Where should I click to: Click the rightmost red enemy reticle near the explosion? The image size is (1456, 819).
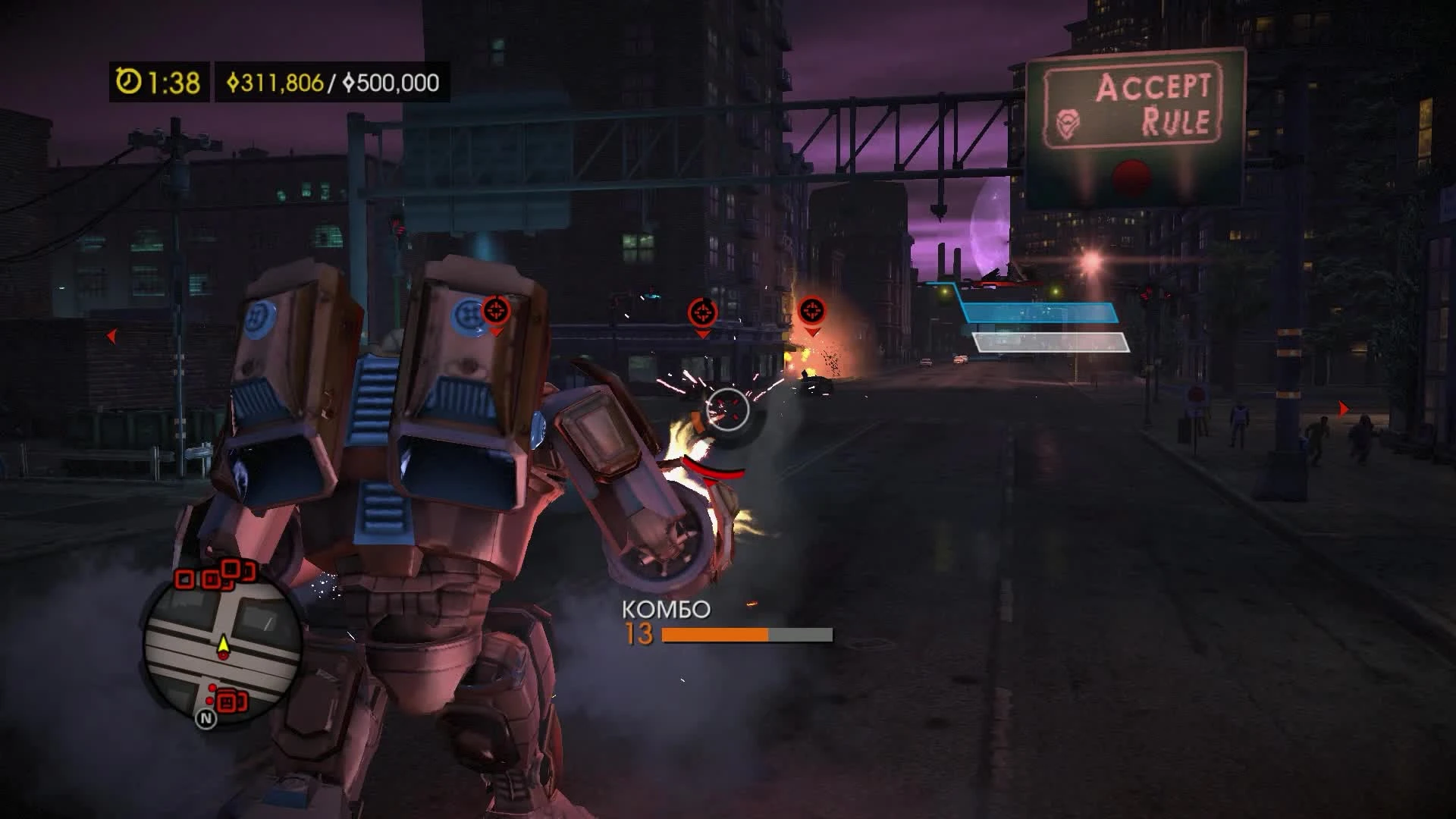(811, 310)
